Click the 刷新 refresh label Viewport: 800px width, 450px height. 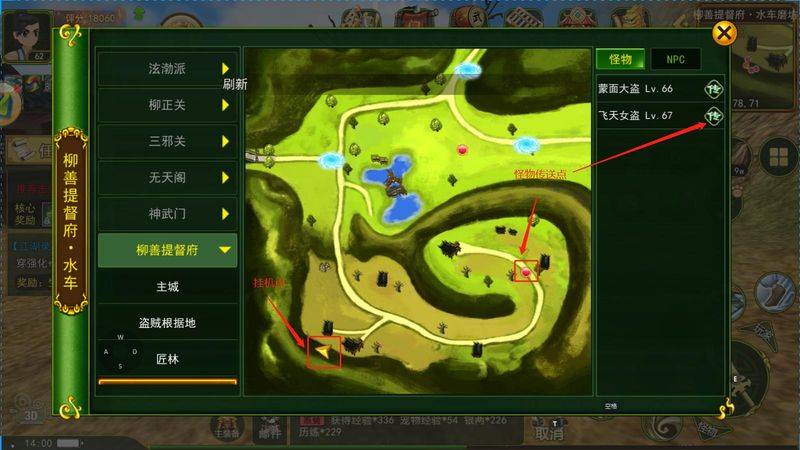235,85
